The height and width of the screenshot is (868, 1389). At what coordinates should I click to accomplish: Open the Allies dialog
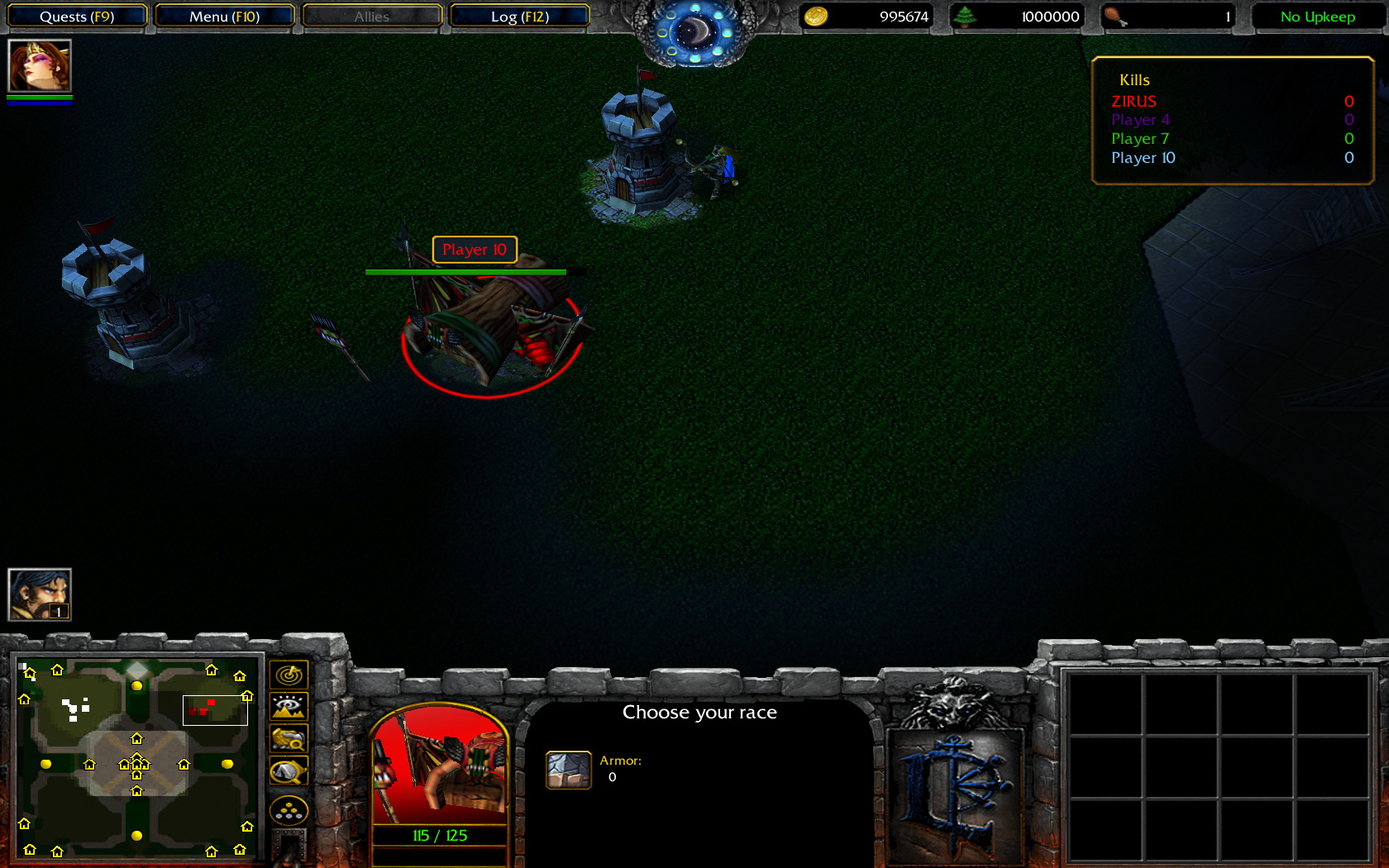pyautogui.click(x=371, y=16)
